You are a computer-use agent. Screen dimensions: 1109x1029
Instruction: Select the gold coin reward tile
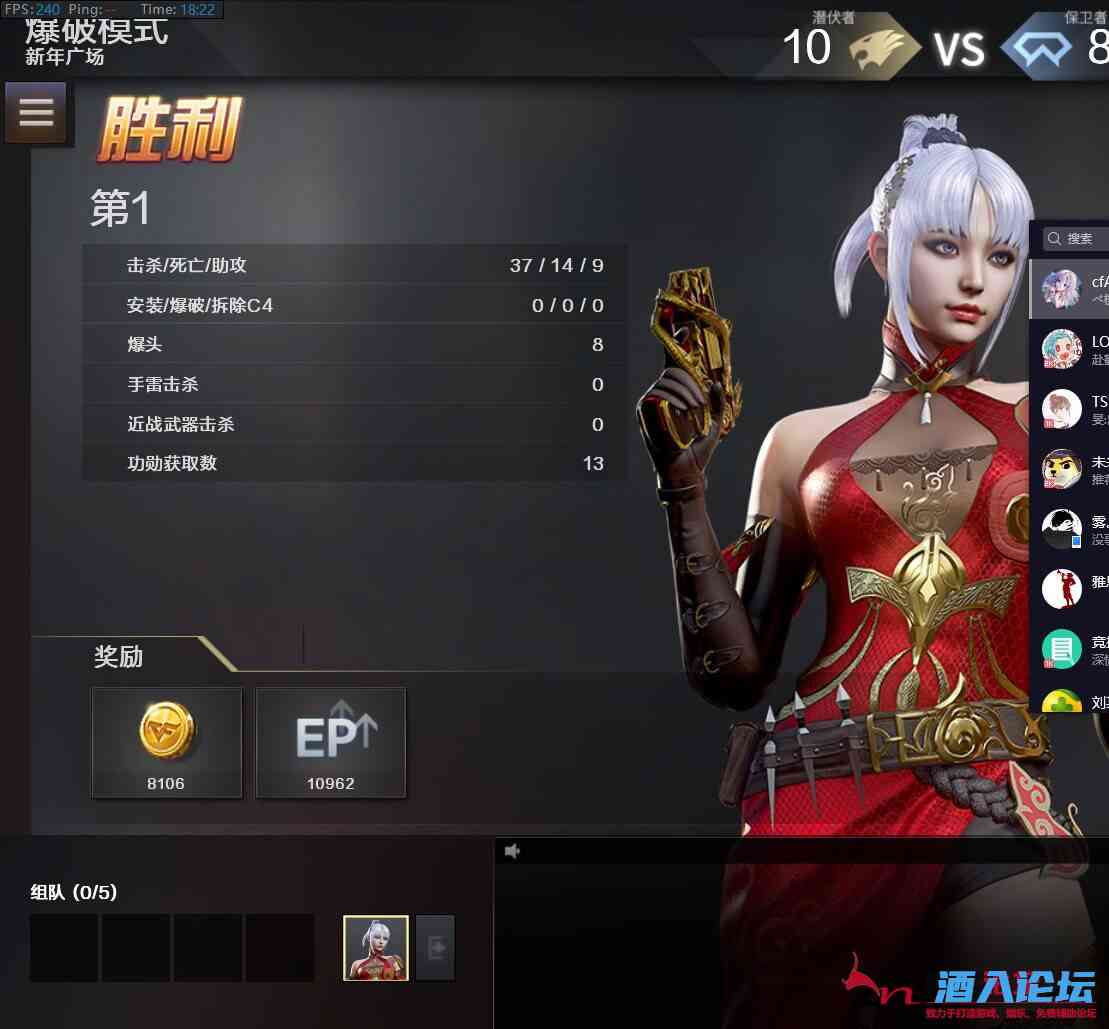(166, 742)
